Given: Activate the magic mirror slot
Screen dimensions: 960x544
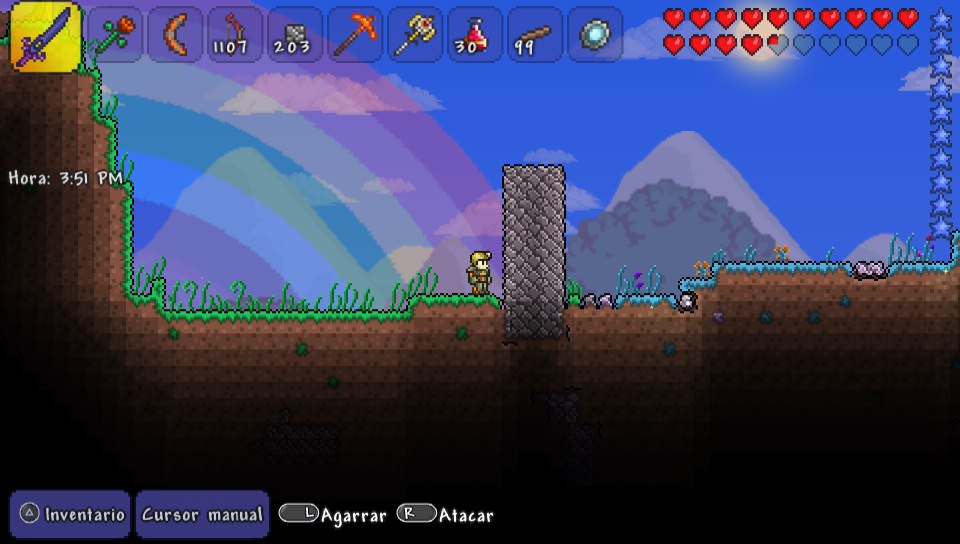Looking at the screenshot, I should coord(595,35).
